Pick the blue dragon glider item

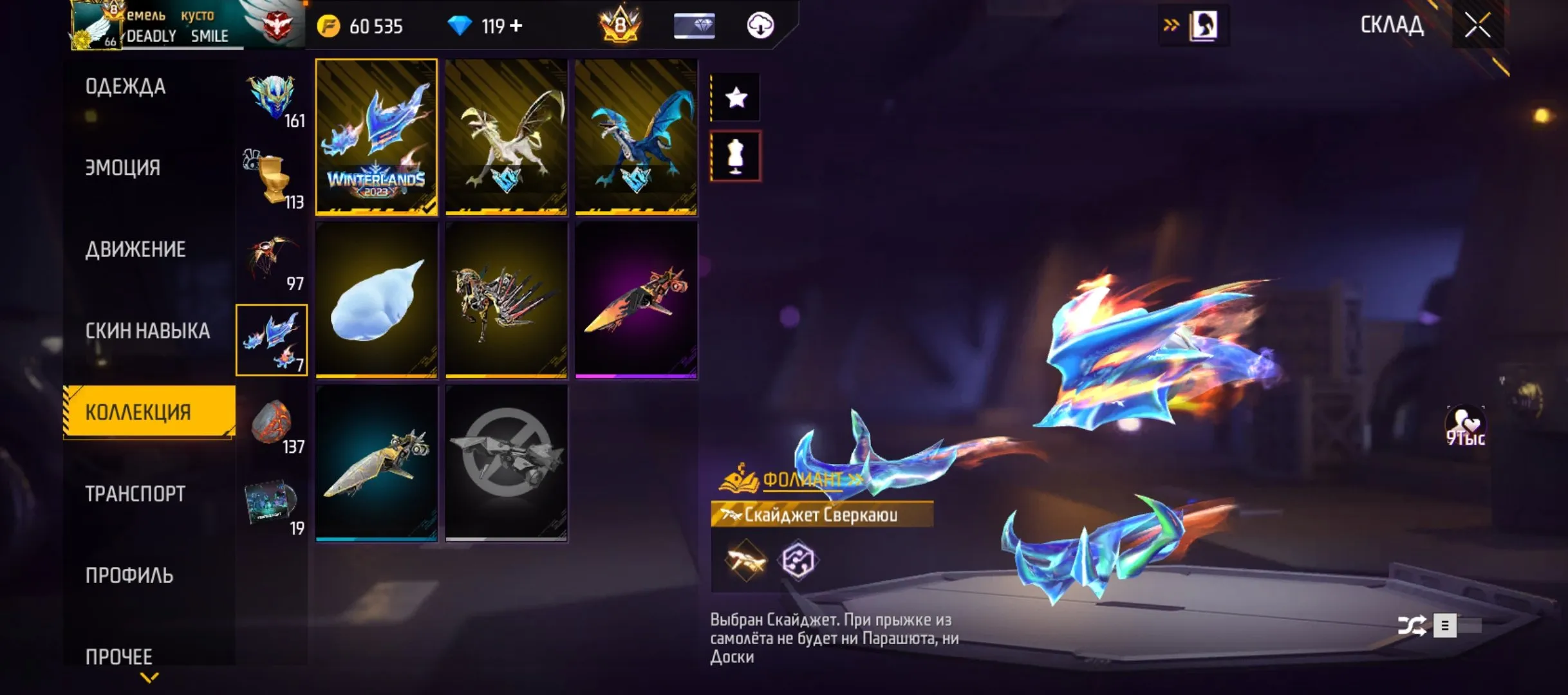point(636,137)
